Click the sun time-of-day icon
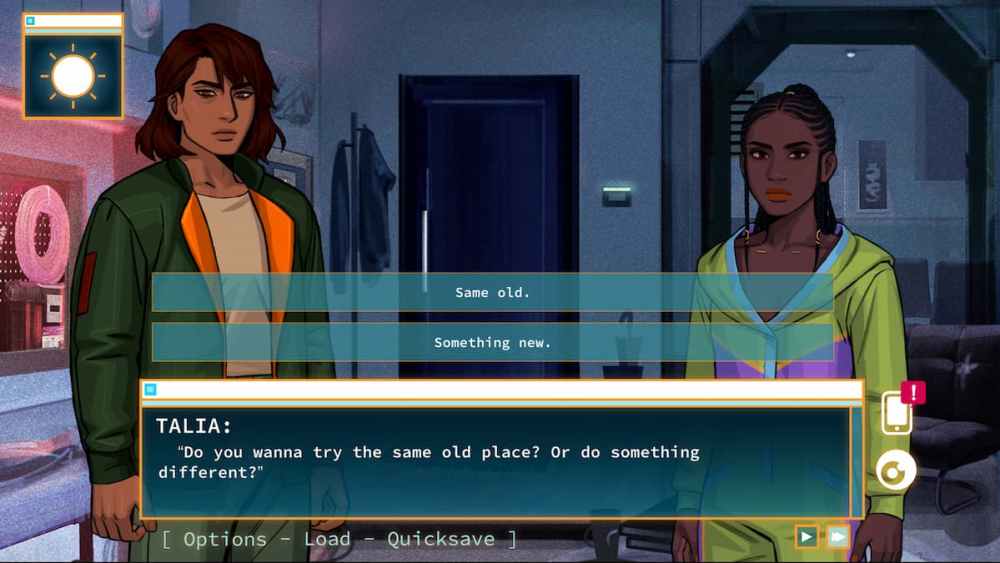 click(x=73, y=76)
